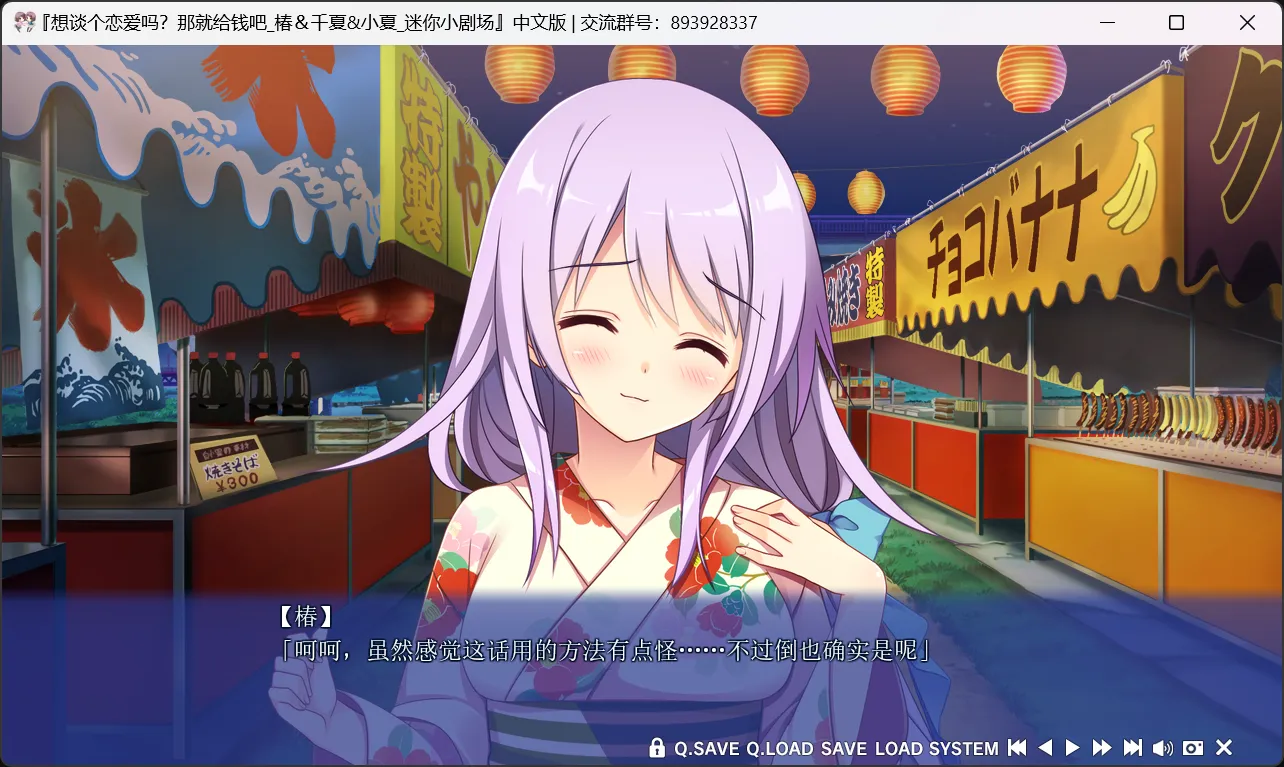Image resolution: width=1284 pixels, height=767 pixels.
Task: Click the title bar to focus the window
Action: tap(600, 21)
